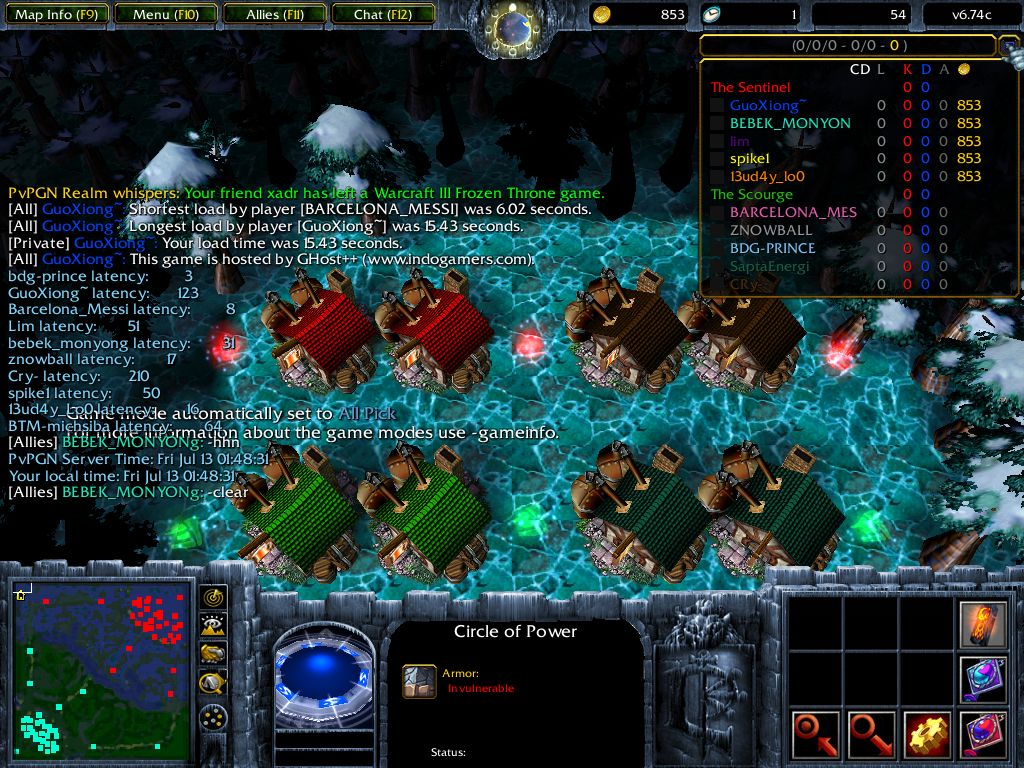Collapse the scoreboard using its corner button
Screen dimensions: 1024x768
point(1008,45)
